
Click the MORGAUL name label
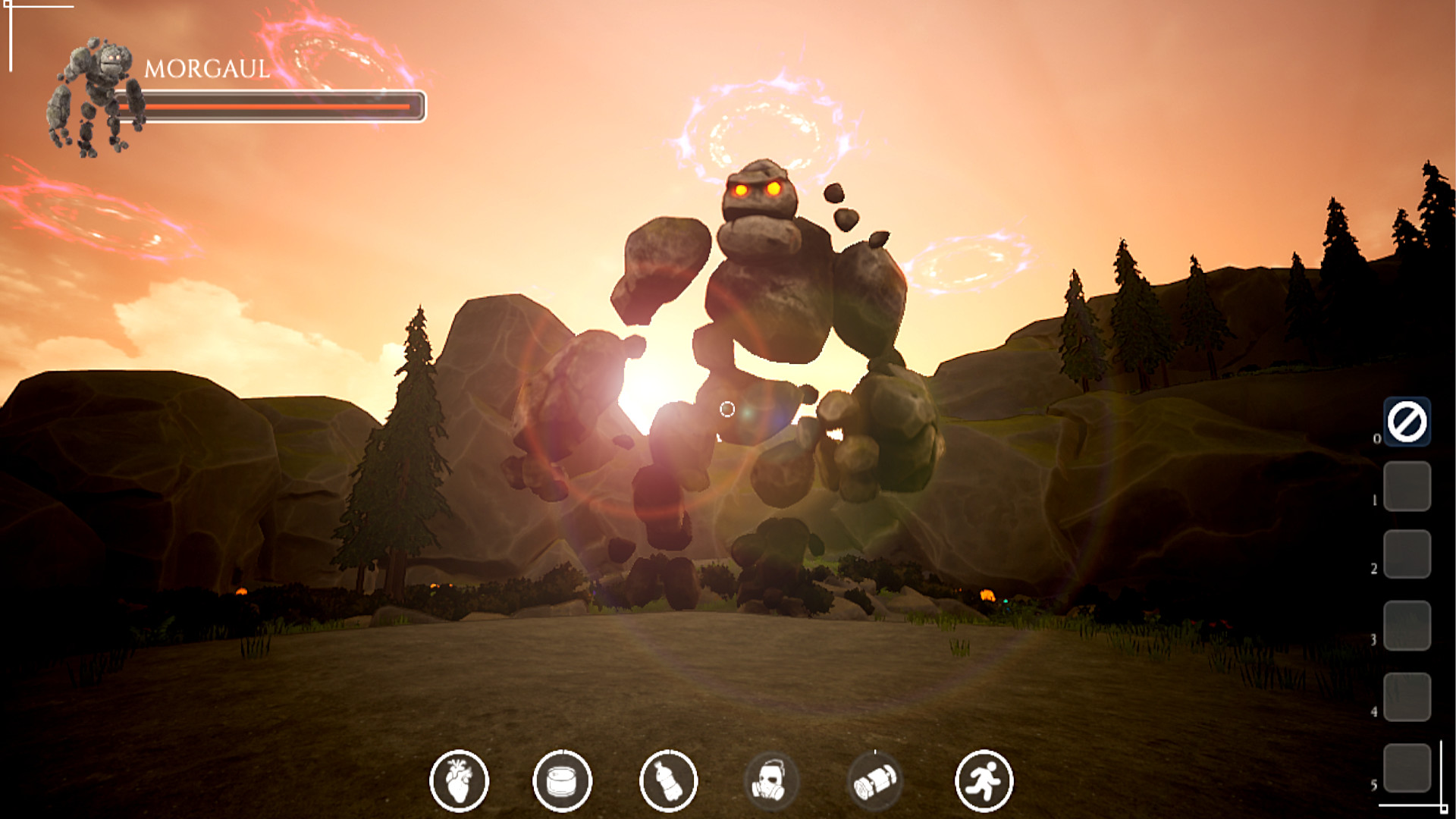(206, 70)
